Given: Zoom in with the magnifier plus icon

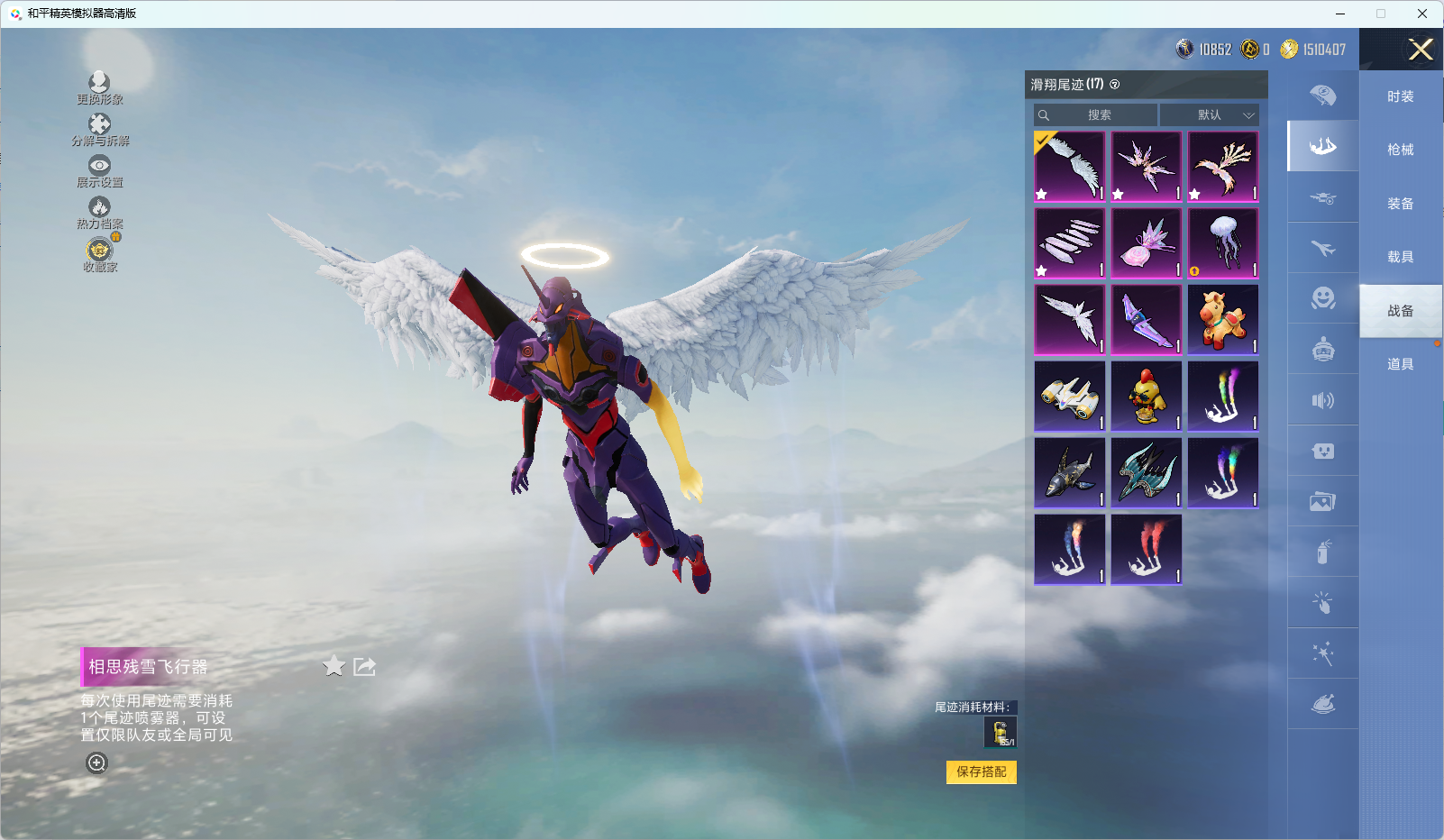Looking at the screenshot, I should pyautogui.click(x=96, y=762).
